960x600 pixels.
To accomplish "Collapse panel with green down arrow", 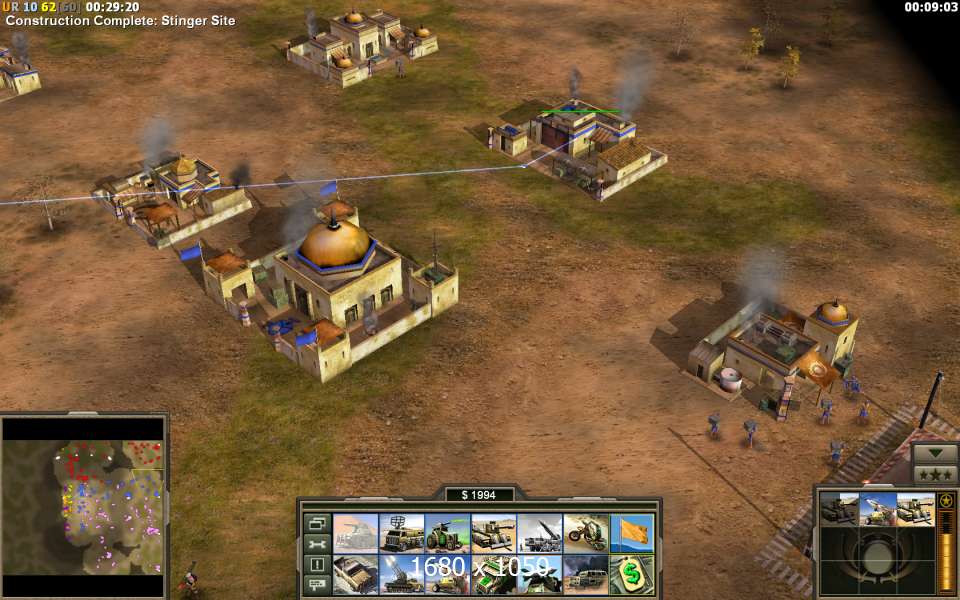I will (x=935, y=452).
